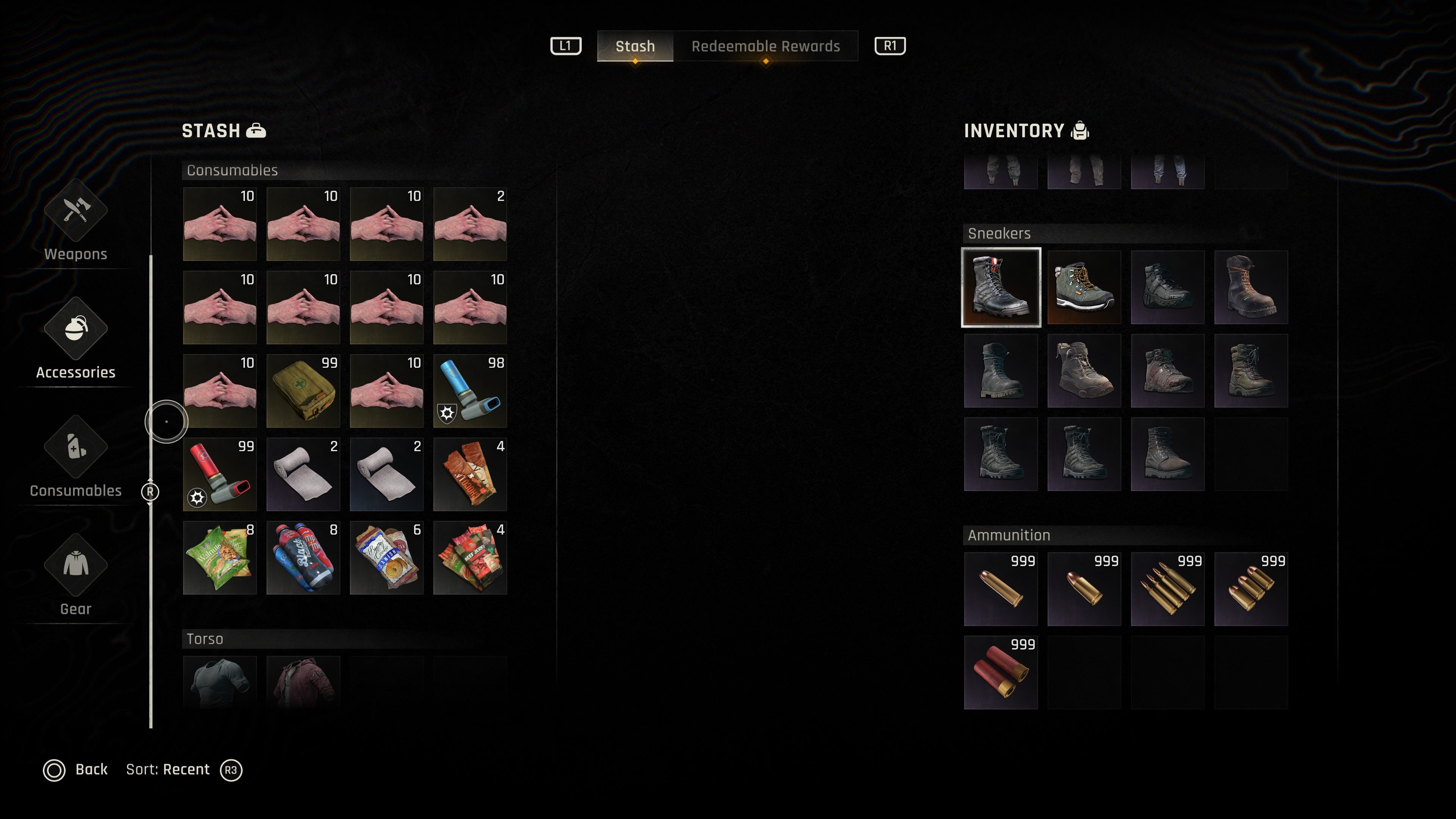
Task: Pick the blue energy drink bottles
Action: (x=303, y=558)
